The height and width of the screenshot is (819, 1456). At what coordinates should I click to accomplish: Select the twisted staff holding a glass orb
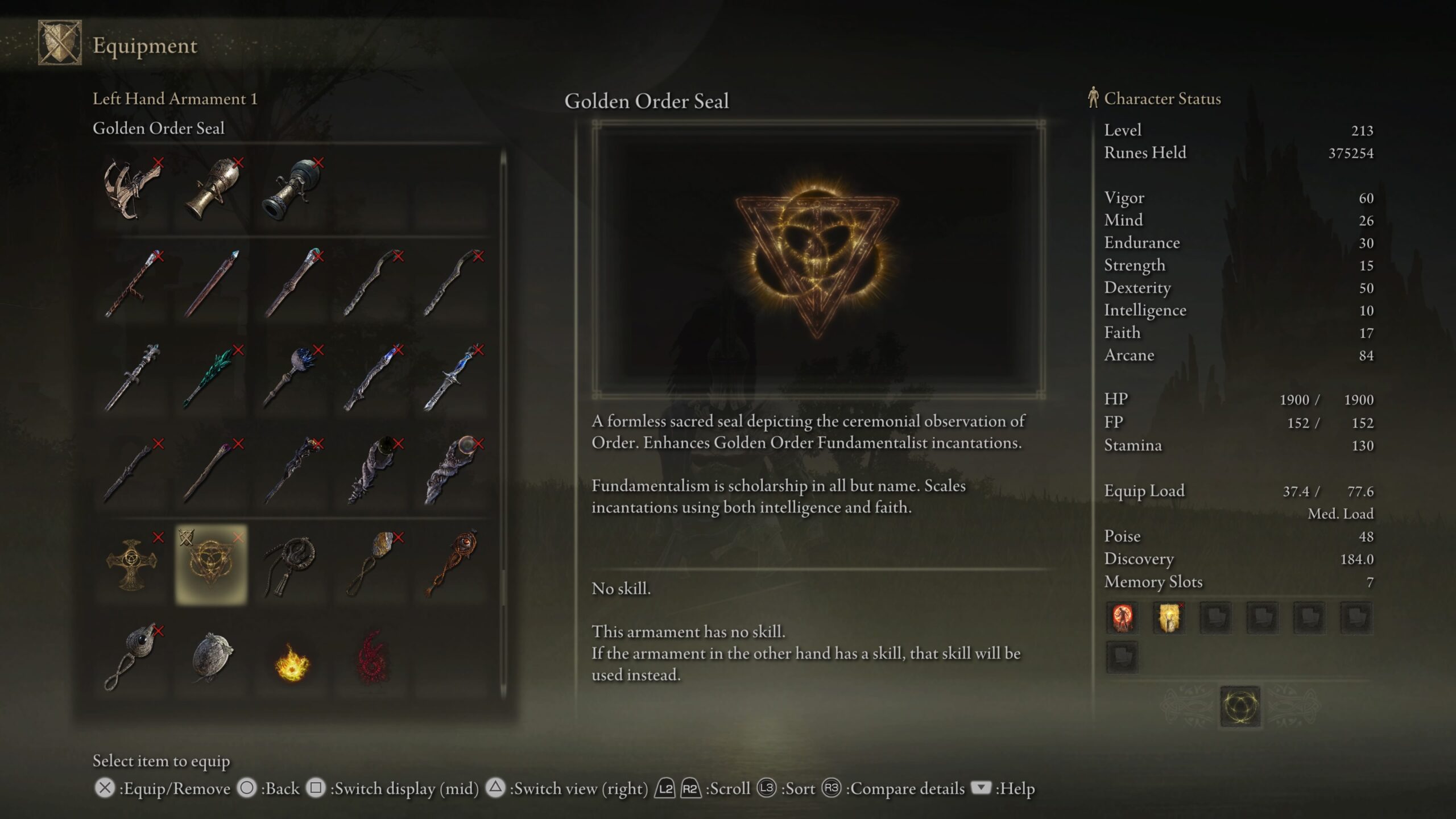pos(452,471)
